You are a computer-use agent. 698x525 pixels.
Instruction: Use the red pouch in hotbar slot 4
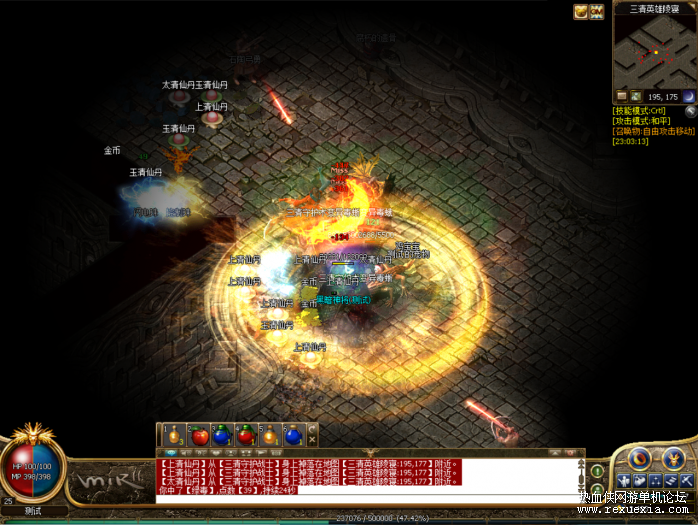click(x=246, y=436)
